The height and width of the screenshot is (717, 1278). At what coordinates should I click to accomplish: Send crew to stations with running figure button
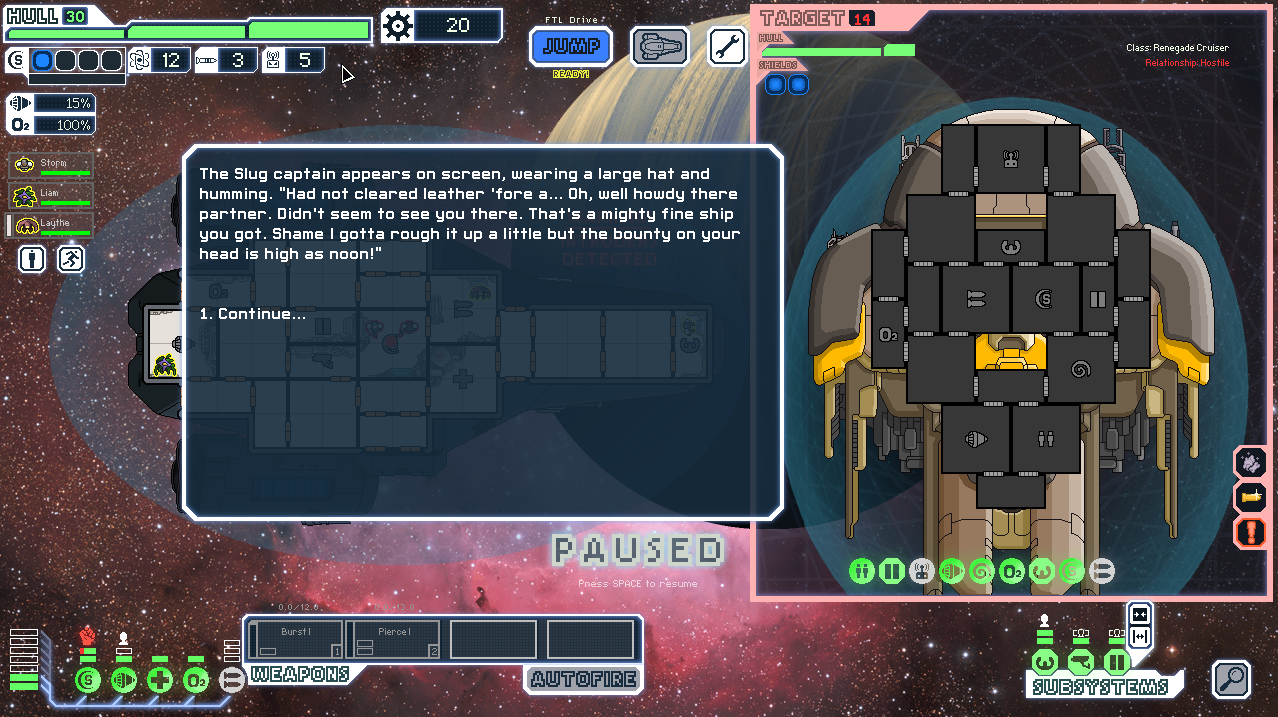(x=71, y=260)
